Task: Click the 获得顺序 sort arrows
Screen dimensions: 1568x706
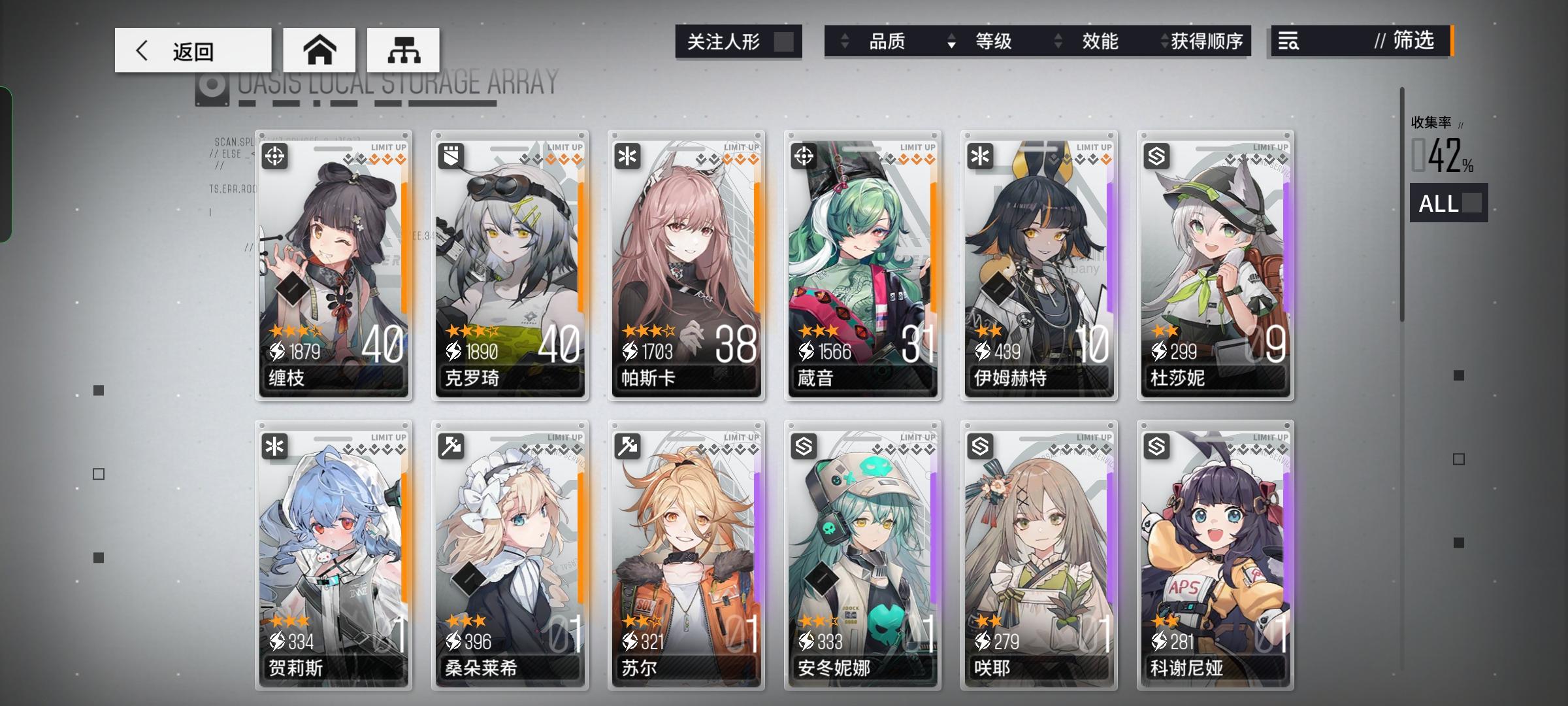Action: pyautogui.click(x=1164, y=42)
